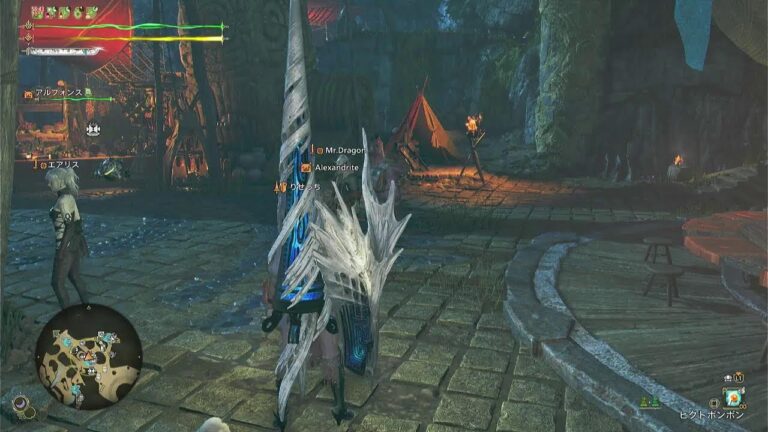This screenshot has width=768, height=432.
Task: Open the circular minimap
Action: [x=89, y=357]
